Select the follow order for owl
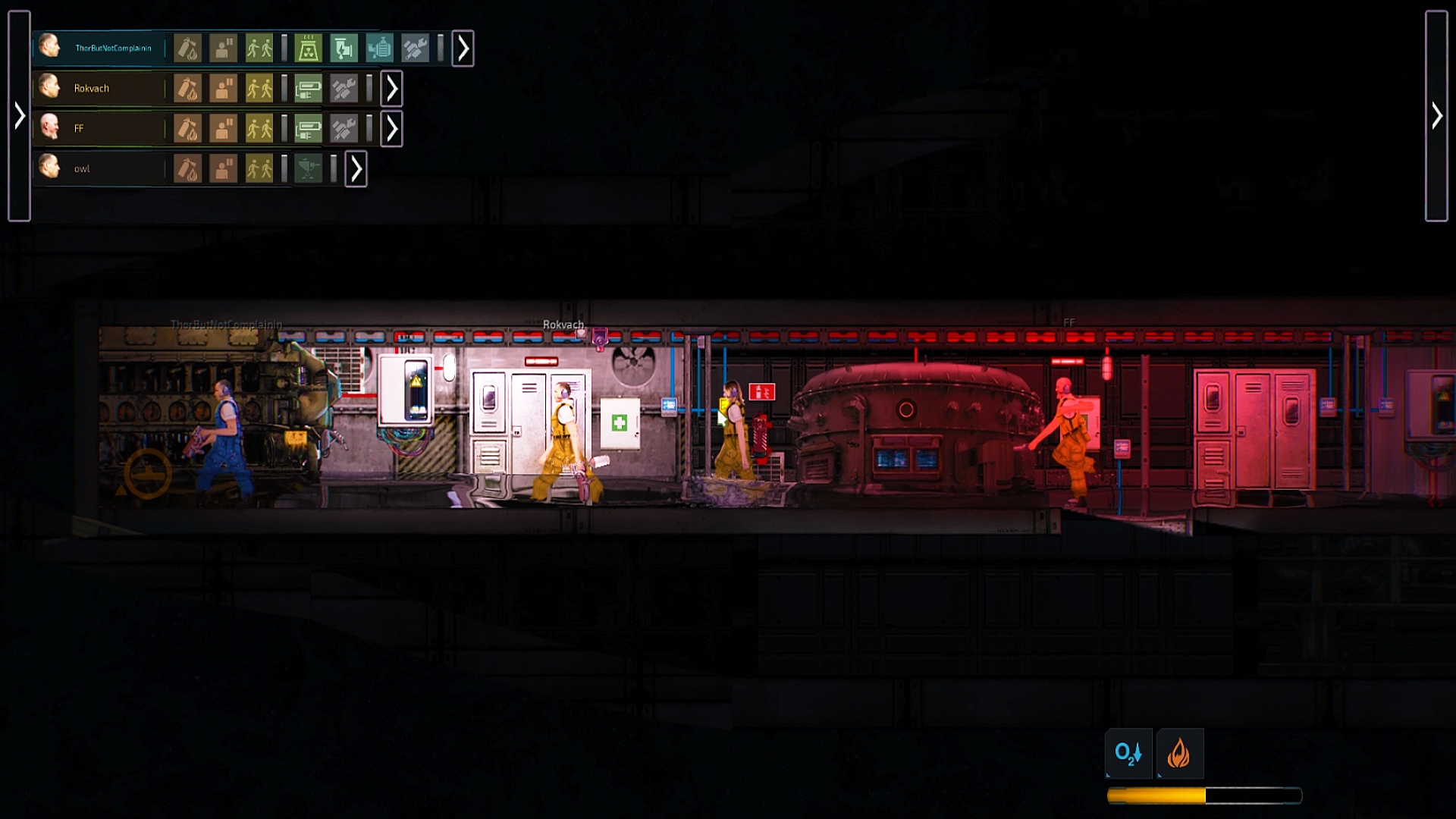 (x=260, y=169)
